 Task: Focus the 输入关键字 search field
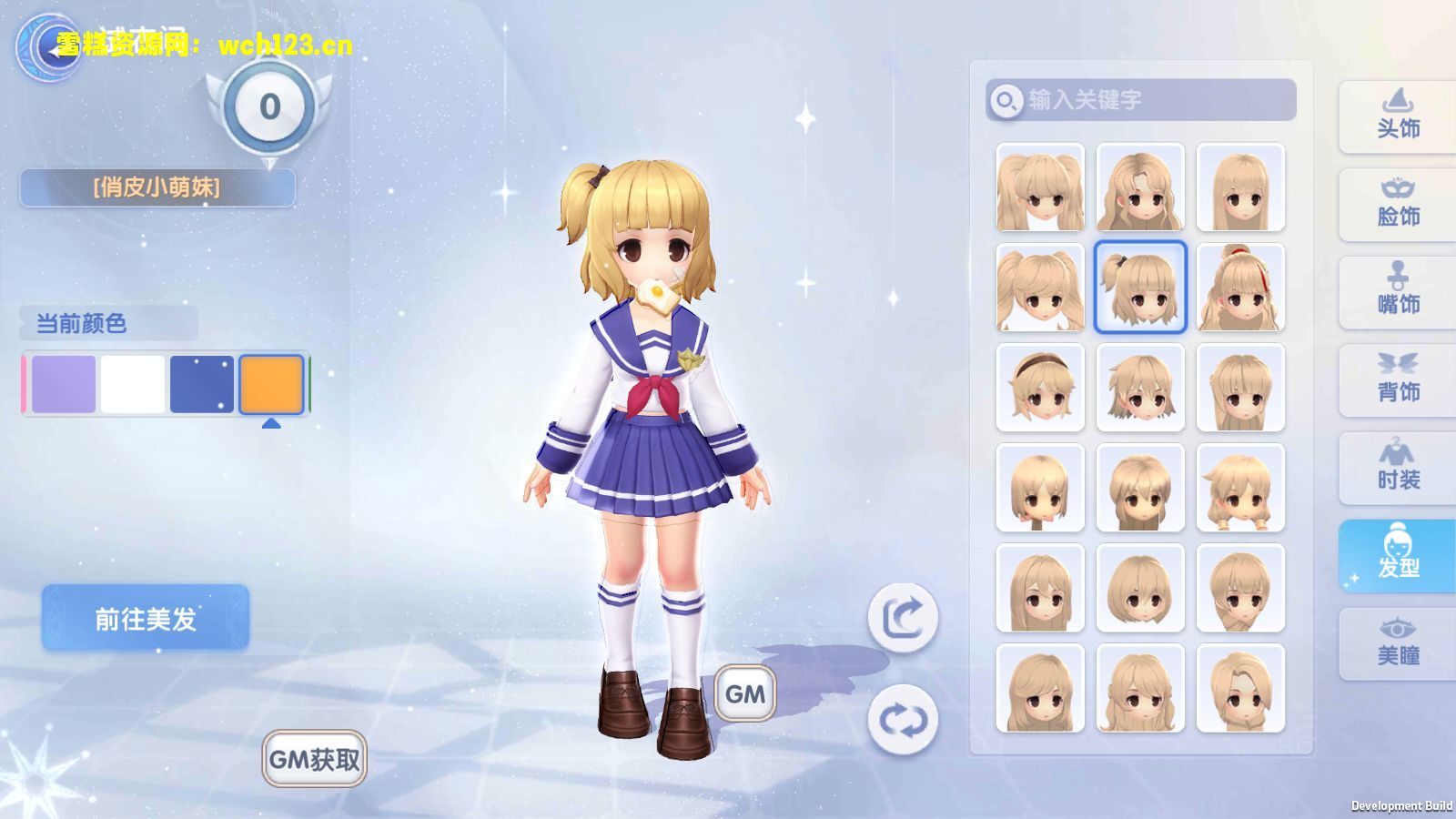click(x=1156, y=100)
